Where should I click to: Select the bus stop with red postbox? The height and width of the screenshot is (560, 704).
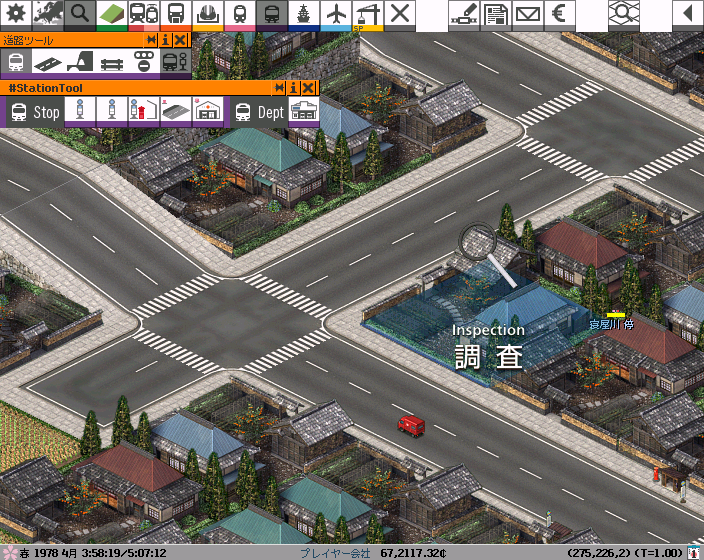142,111
